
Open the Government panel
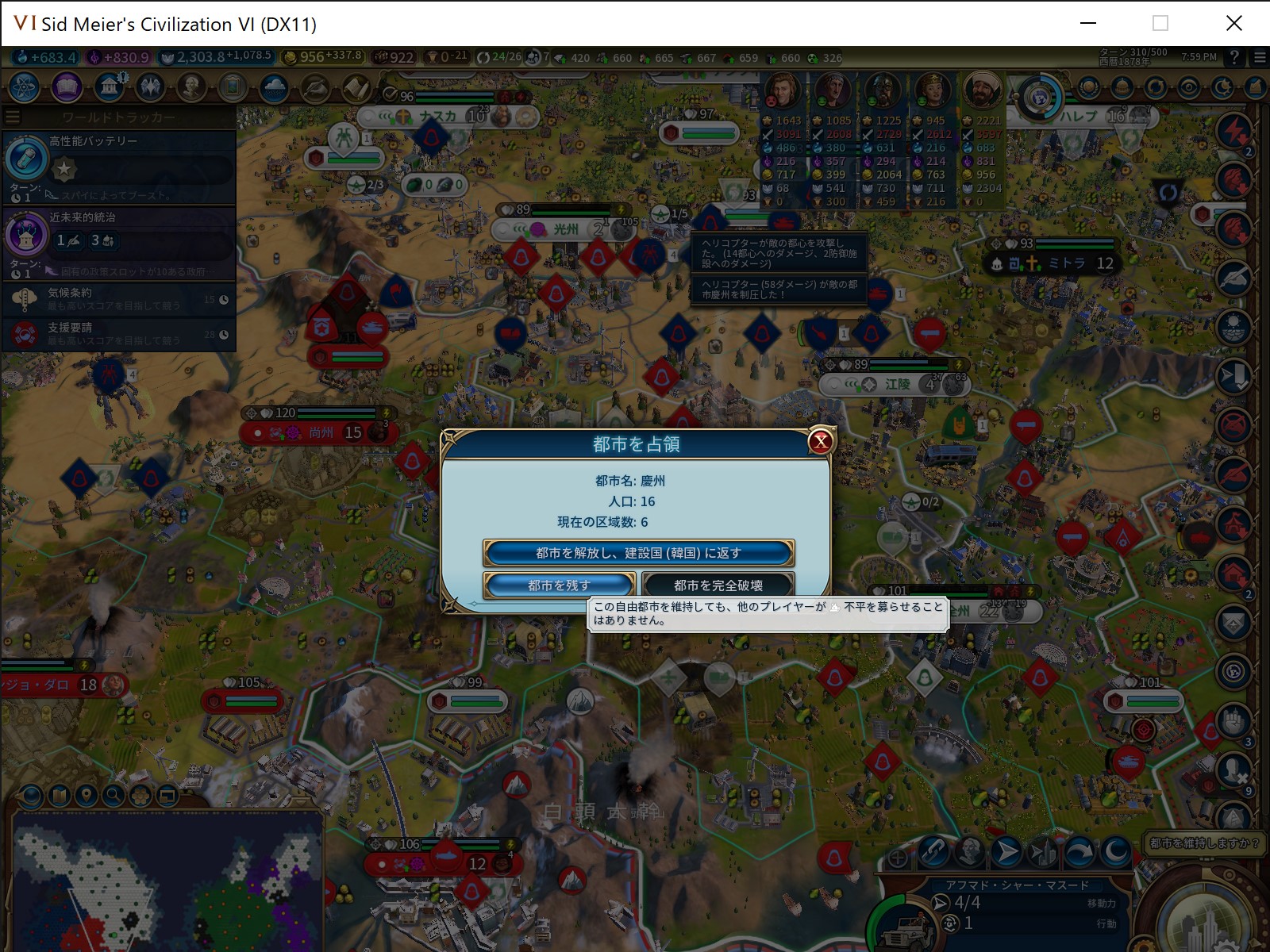pyautogui.click(x=108, y=87)
